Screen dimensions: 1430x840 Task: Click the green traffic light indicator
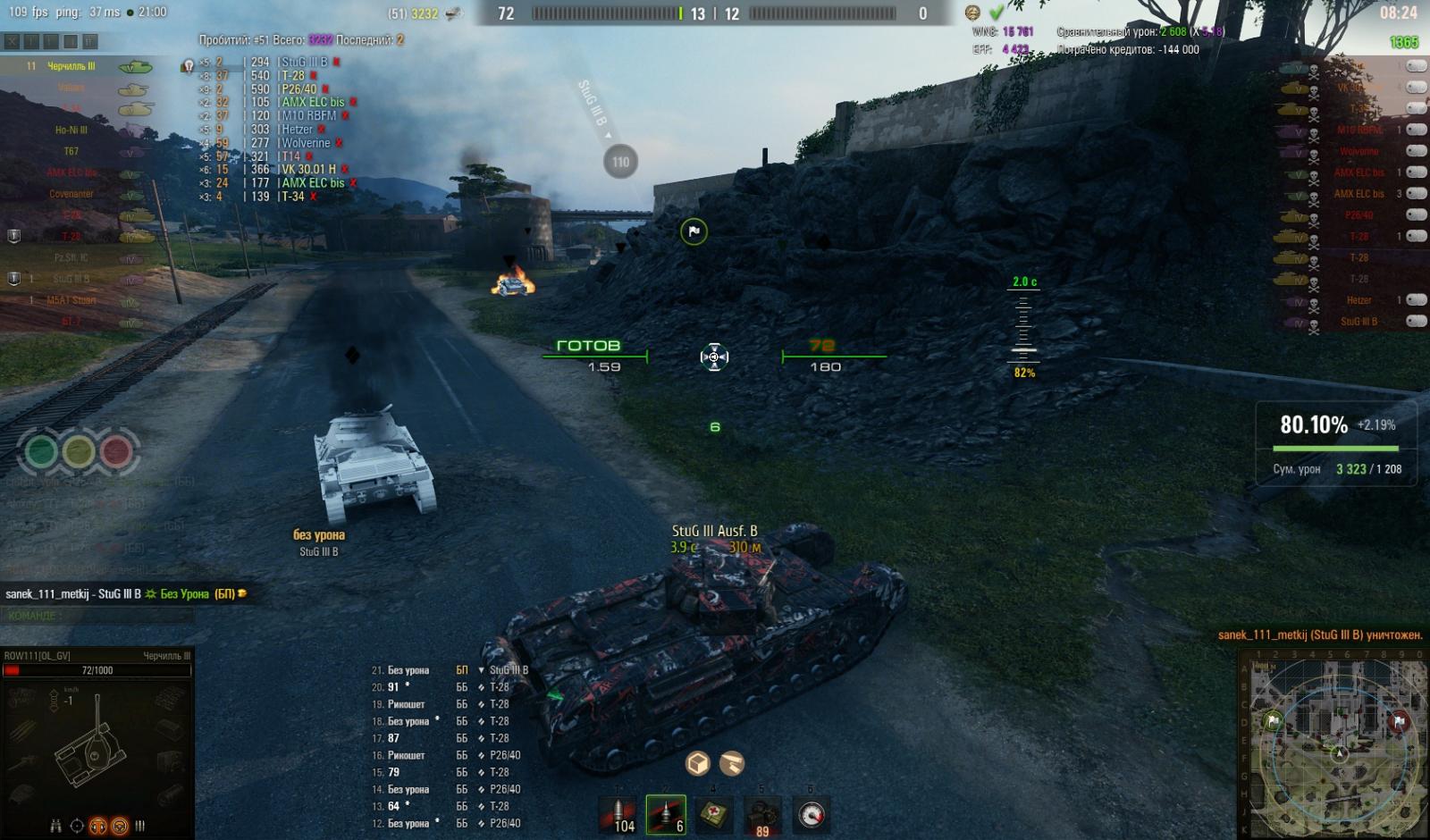40,450
